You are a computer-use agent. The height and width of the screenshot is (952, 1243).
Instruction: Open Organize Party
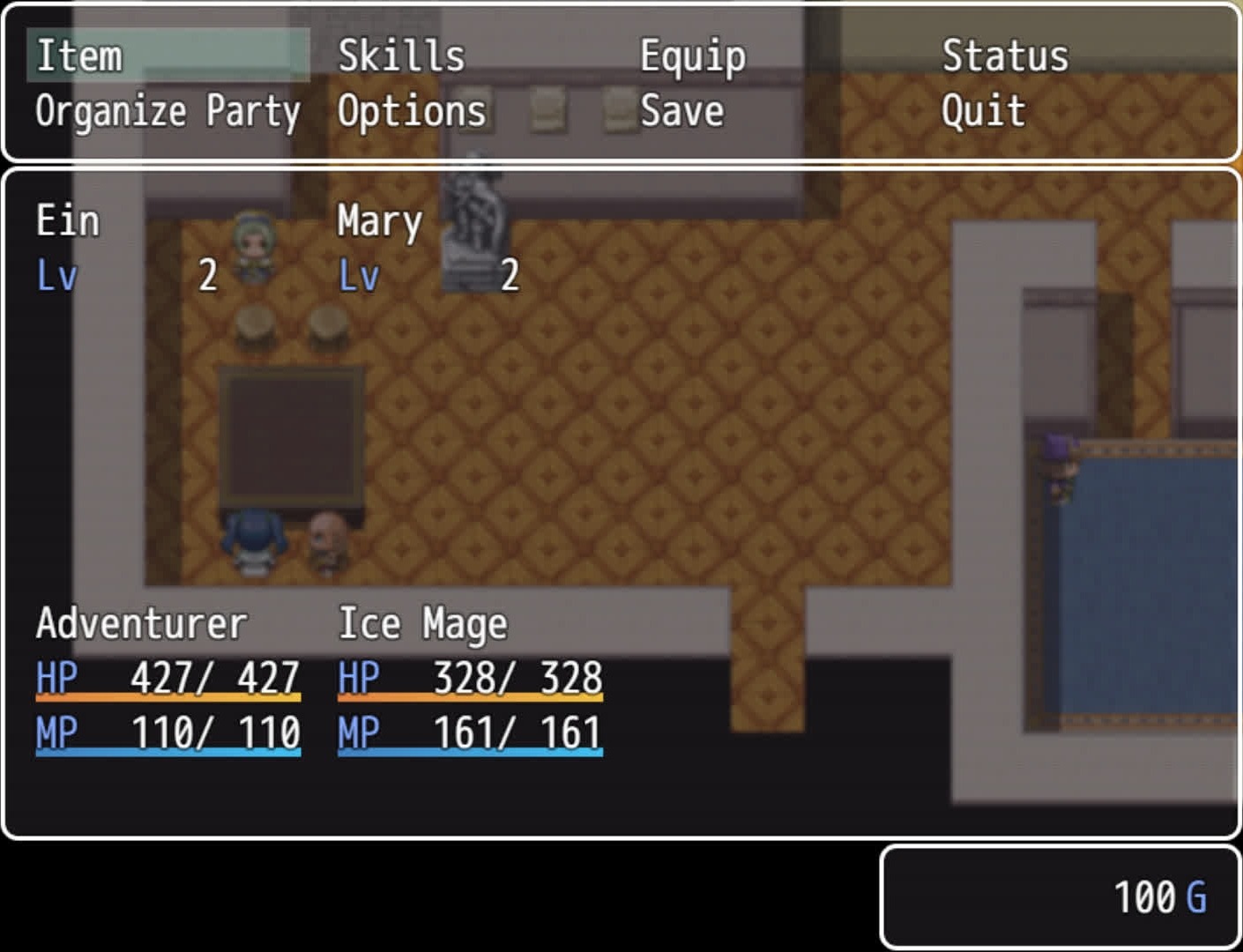click(167, 112)
